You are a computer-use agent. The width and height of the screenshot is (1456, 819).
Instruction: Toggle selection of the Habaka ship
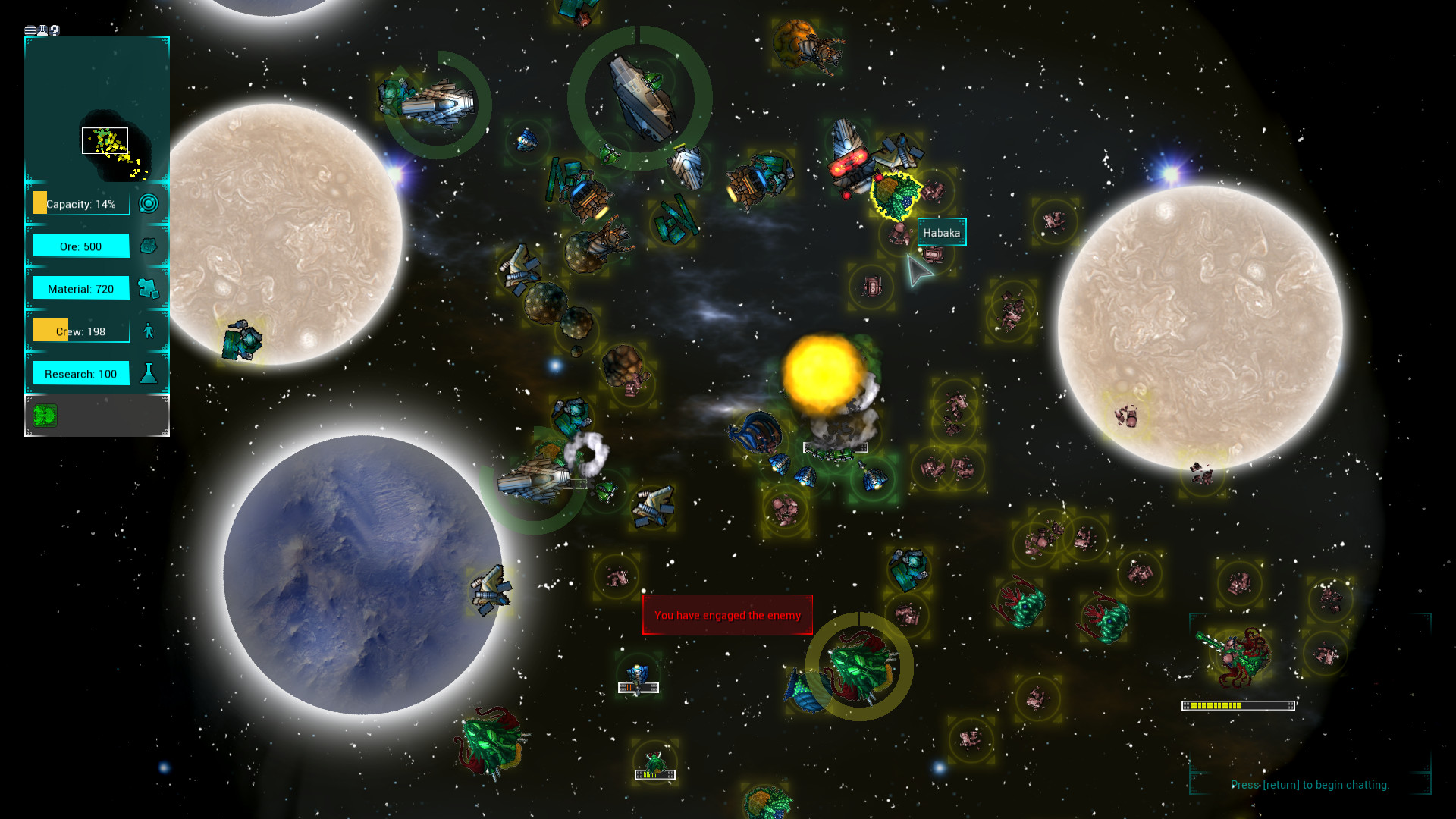tap(896, 193)
